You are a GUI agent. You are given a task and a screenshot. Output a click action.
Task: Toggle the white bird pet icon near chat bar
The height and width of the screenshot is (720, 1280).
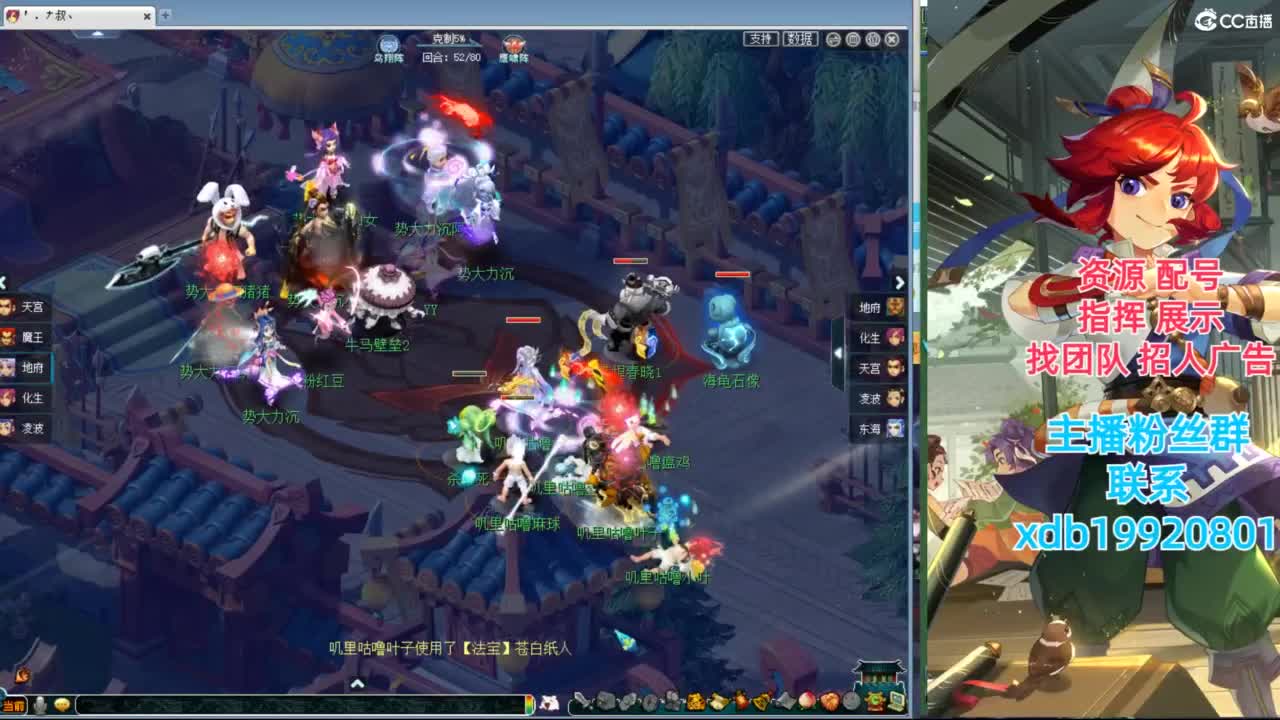click(x=38, y=704)
